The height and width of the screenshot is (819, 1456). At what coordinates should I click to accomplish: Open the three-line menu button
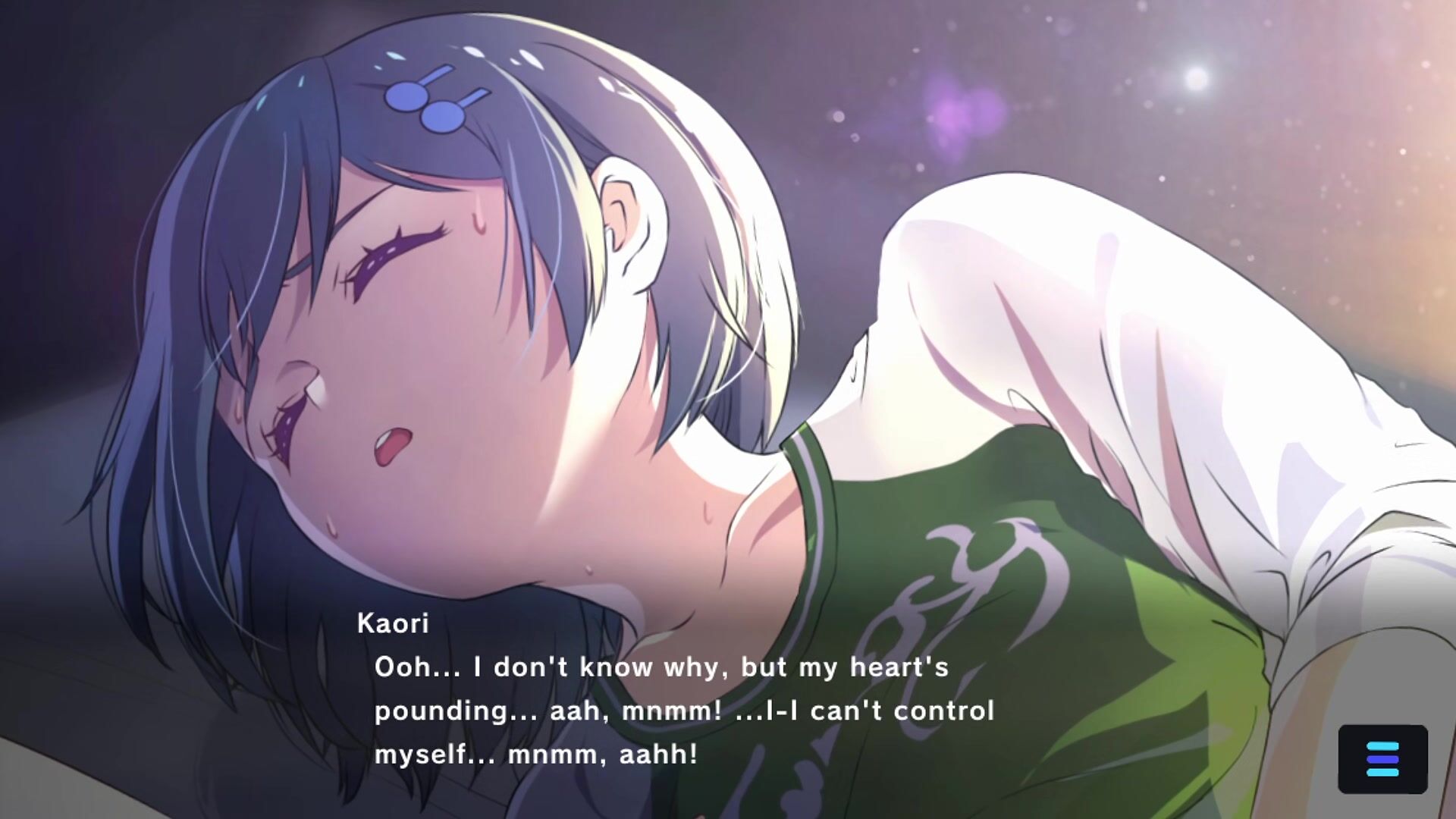tap(1382, 759)
